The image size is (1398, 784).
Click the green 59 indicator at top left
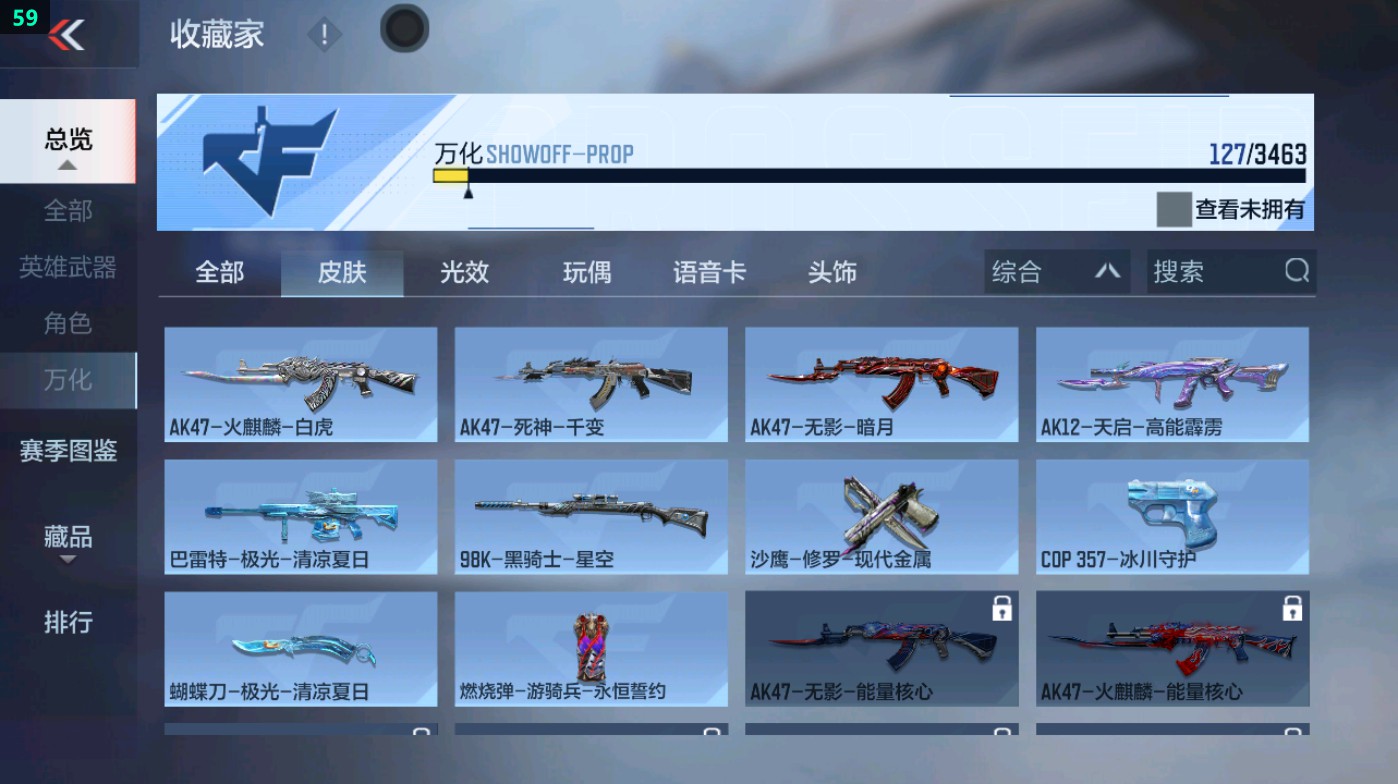pos(27,17)
